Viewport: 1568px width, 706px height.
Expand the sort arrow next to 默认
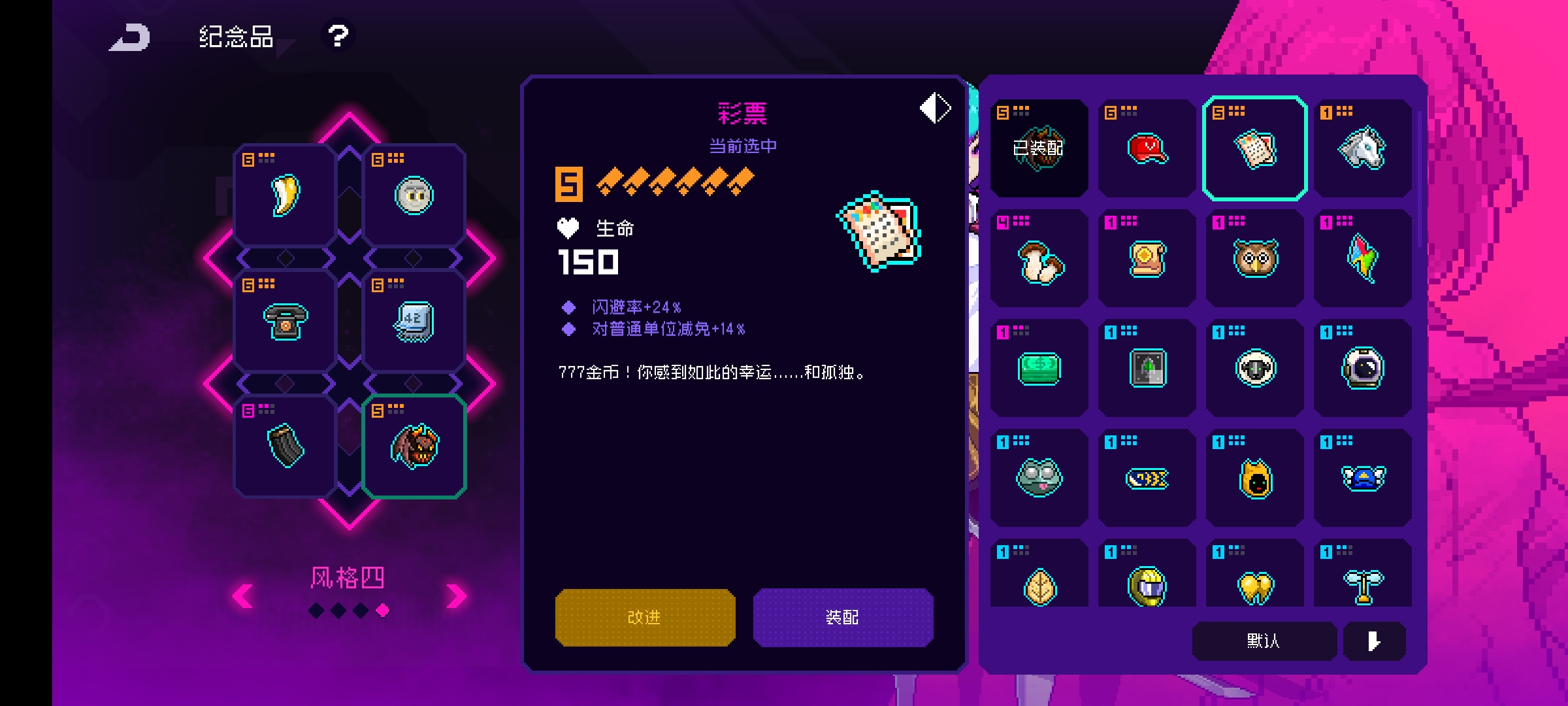click(x=1374, y=642)
